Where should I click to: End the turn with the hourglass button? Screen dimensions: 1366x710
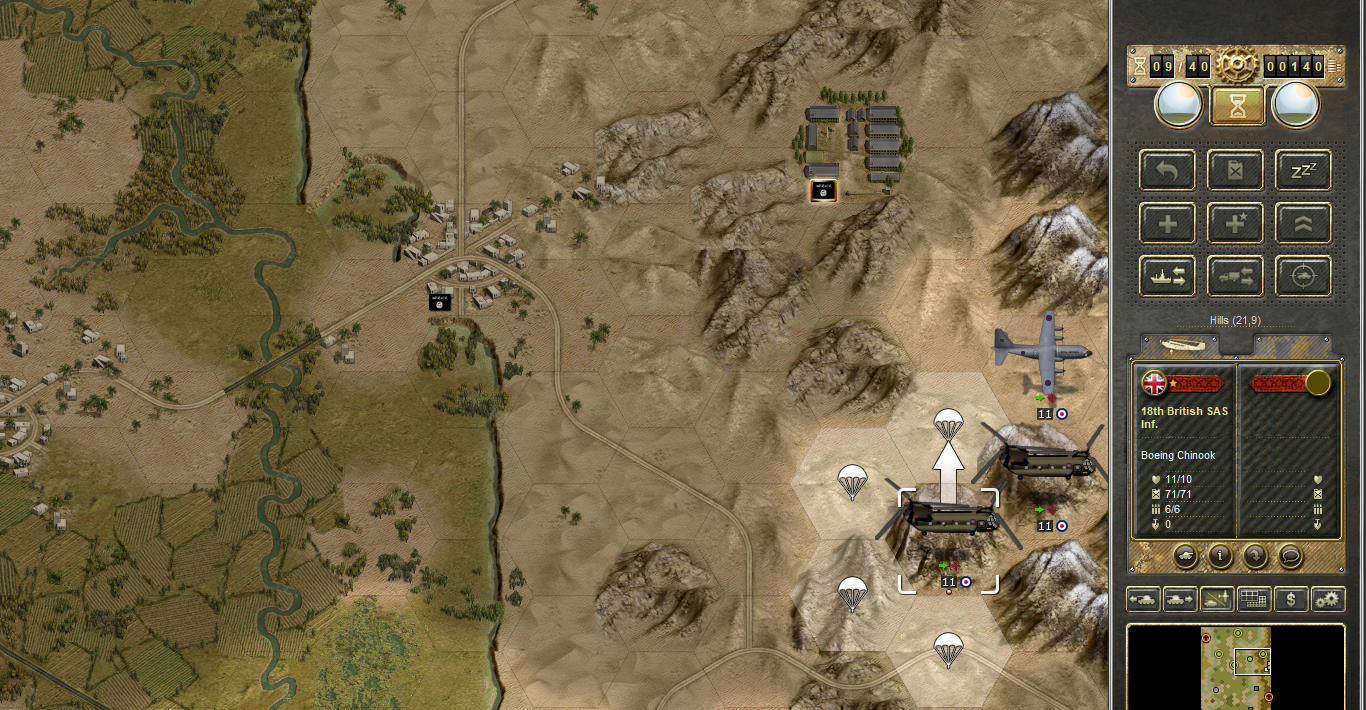1237,105
